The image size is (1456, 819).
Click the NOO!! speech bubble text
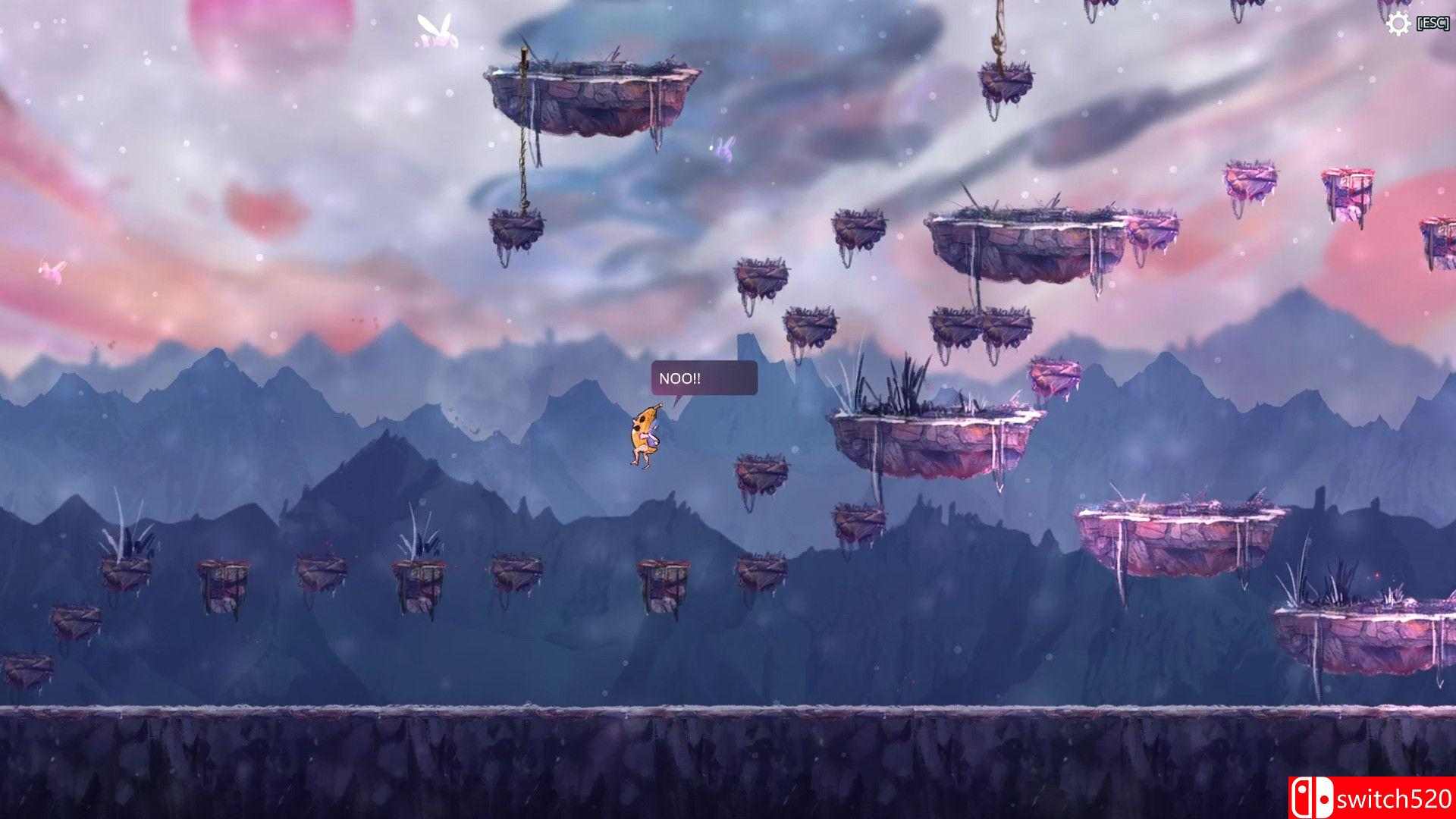[681, 376]
